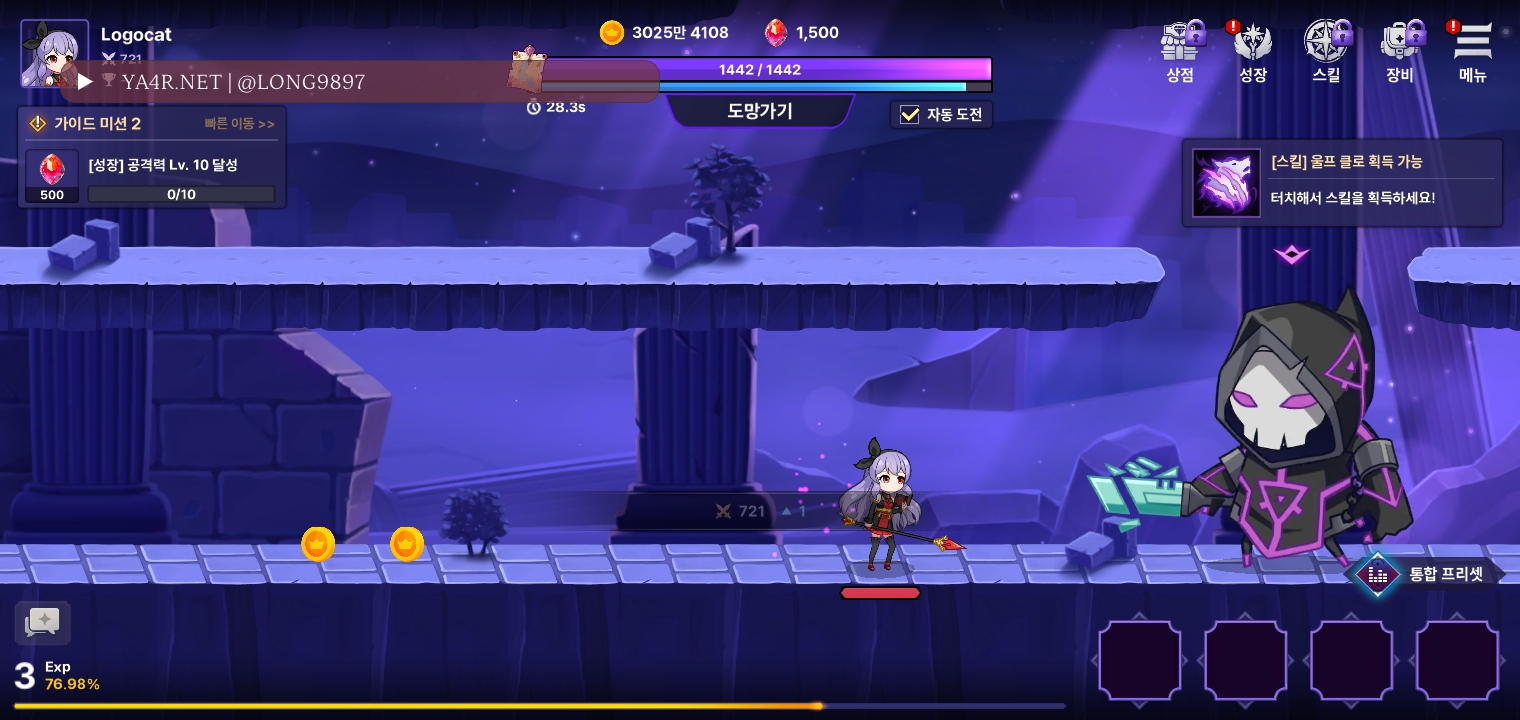The image size is (1520, 720).
Task: Open the 메뉴 hamburger menu
Action: (x=1472, y=51)
